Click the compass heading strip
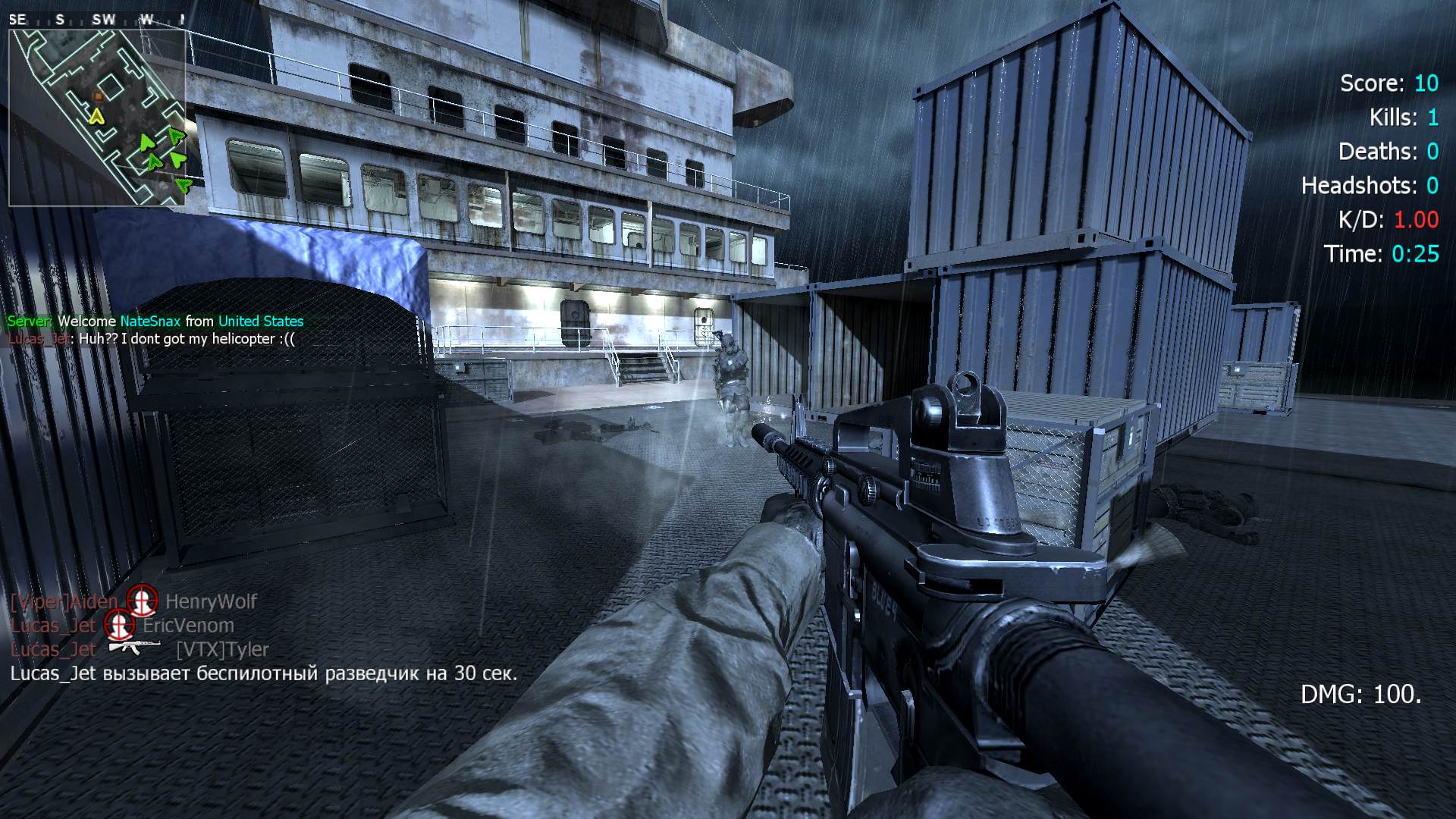 (97, 20)
